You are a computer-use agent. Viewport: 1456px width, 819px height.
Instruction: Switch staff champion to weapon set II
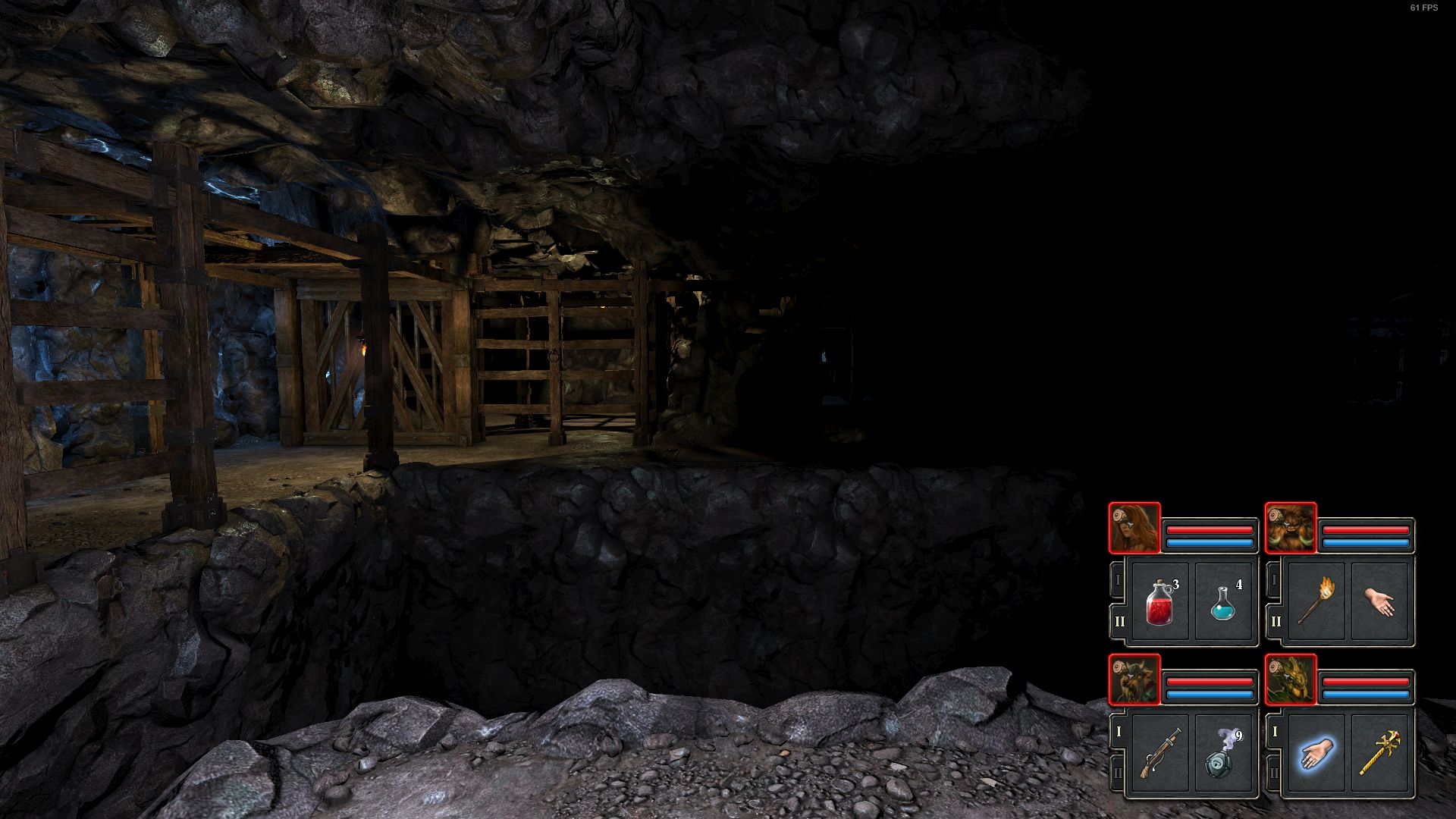pos(1275,773)
